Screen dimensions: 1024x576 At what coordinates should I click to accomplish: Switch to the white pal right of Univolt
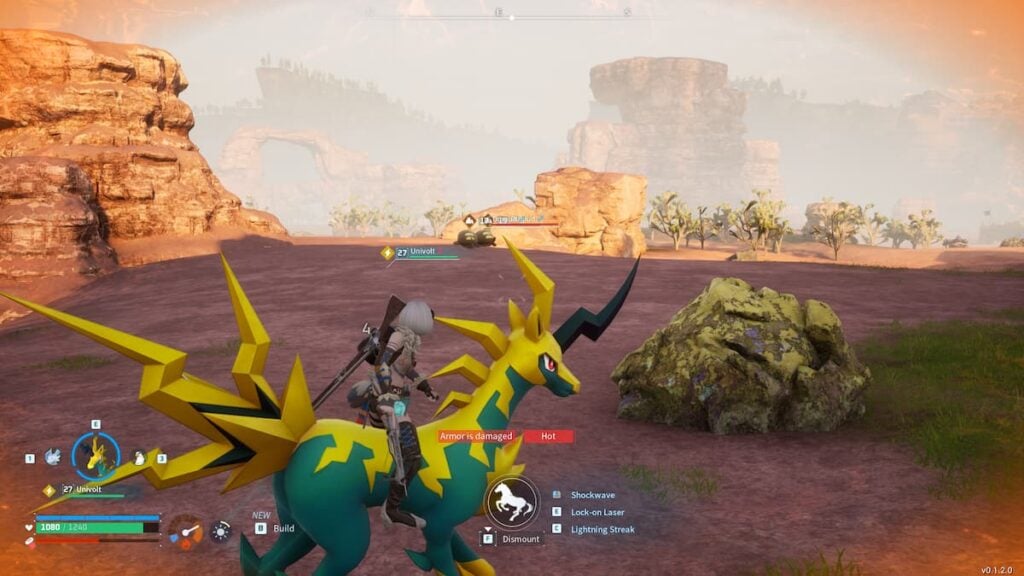point(140,458)
